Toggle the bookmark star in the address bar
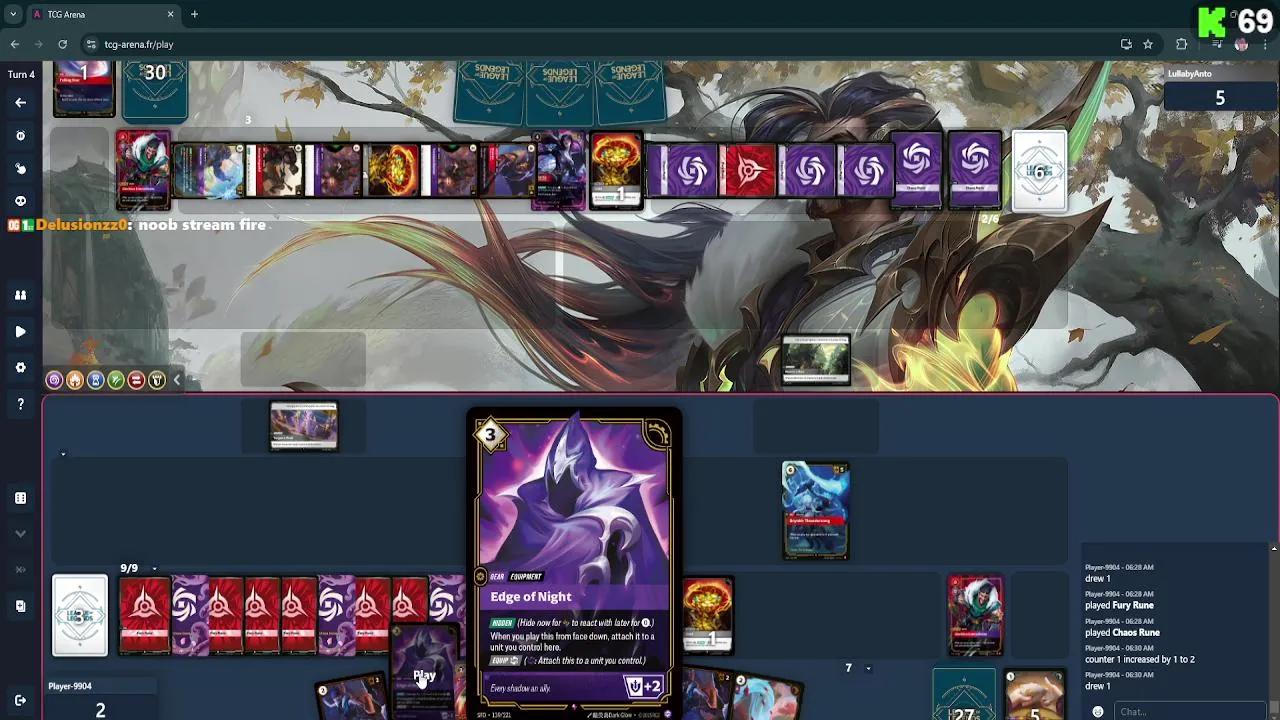This screenshot has height=720, width=1280. point(1148,44)
